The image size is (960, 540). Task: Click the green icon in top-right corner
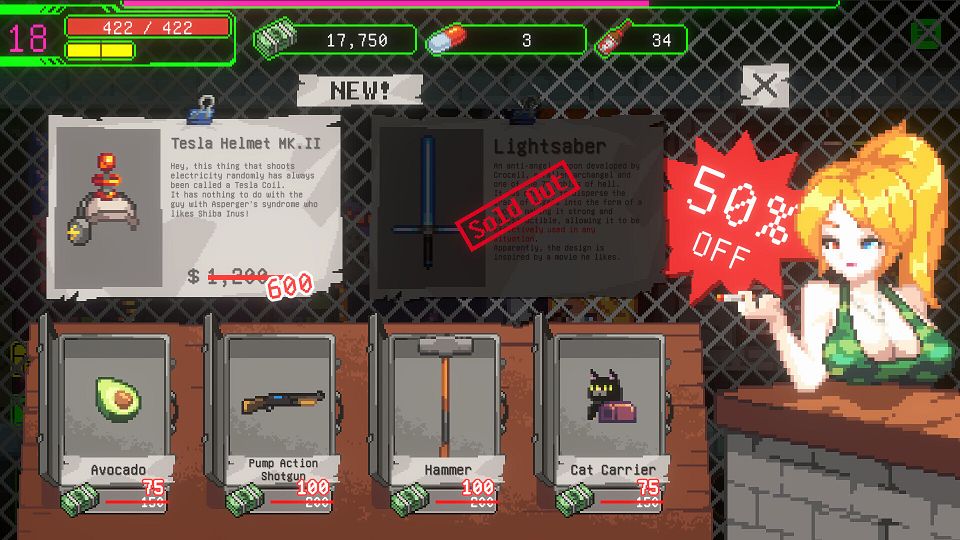pos(925,35)
